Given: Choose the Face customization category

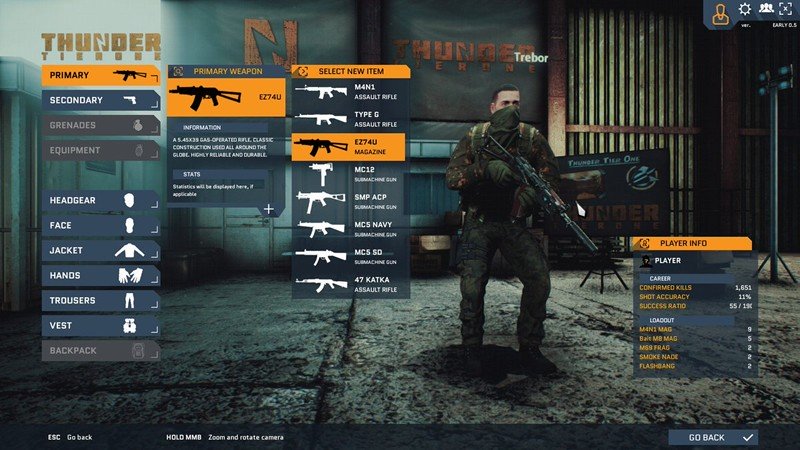Looking at the screenshot, I should click(x=100, y=225).
